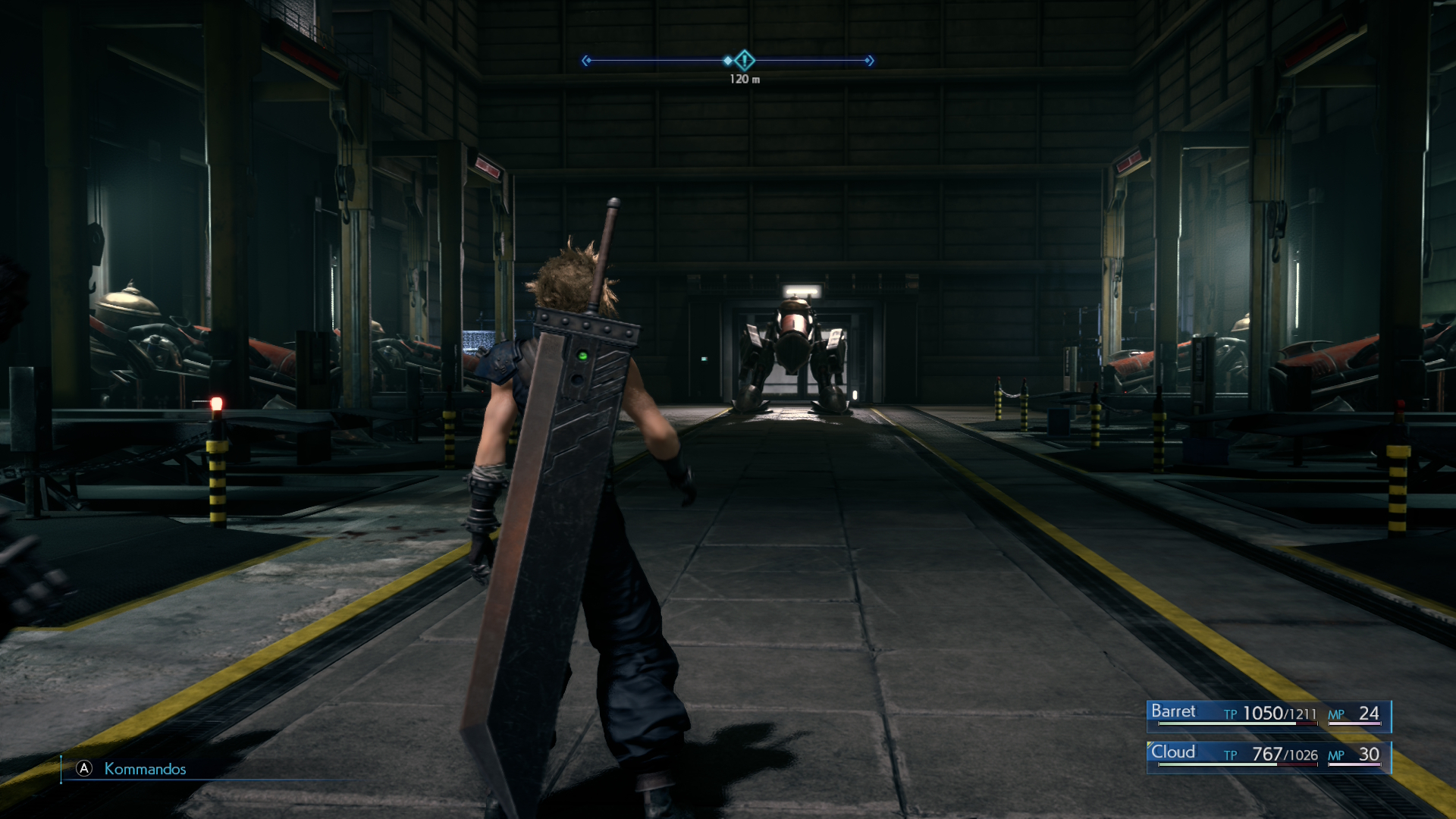The width and height of the screenshot is (1456, 819).
Task: Select the objective marker on the compass
Action: click(745, 60)
